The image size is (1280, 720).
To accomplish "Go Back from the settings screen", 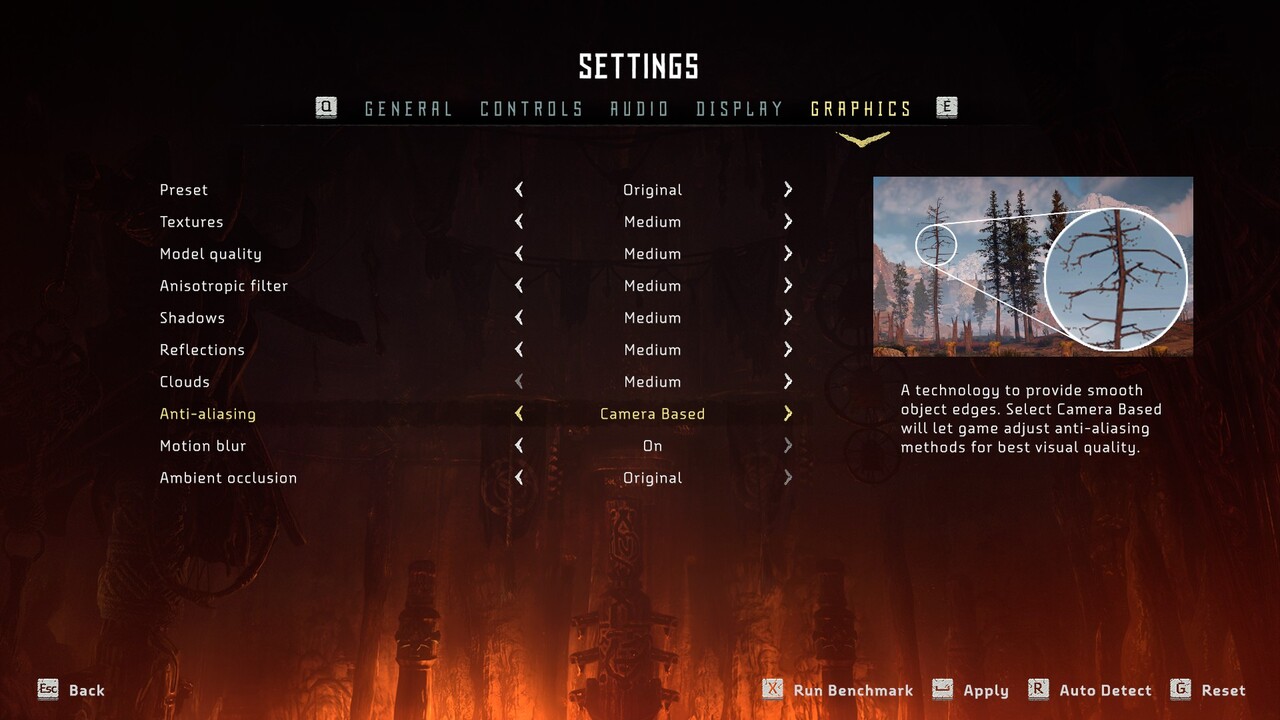I will click(72, 690).
